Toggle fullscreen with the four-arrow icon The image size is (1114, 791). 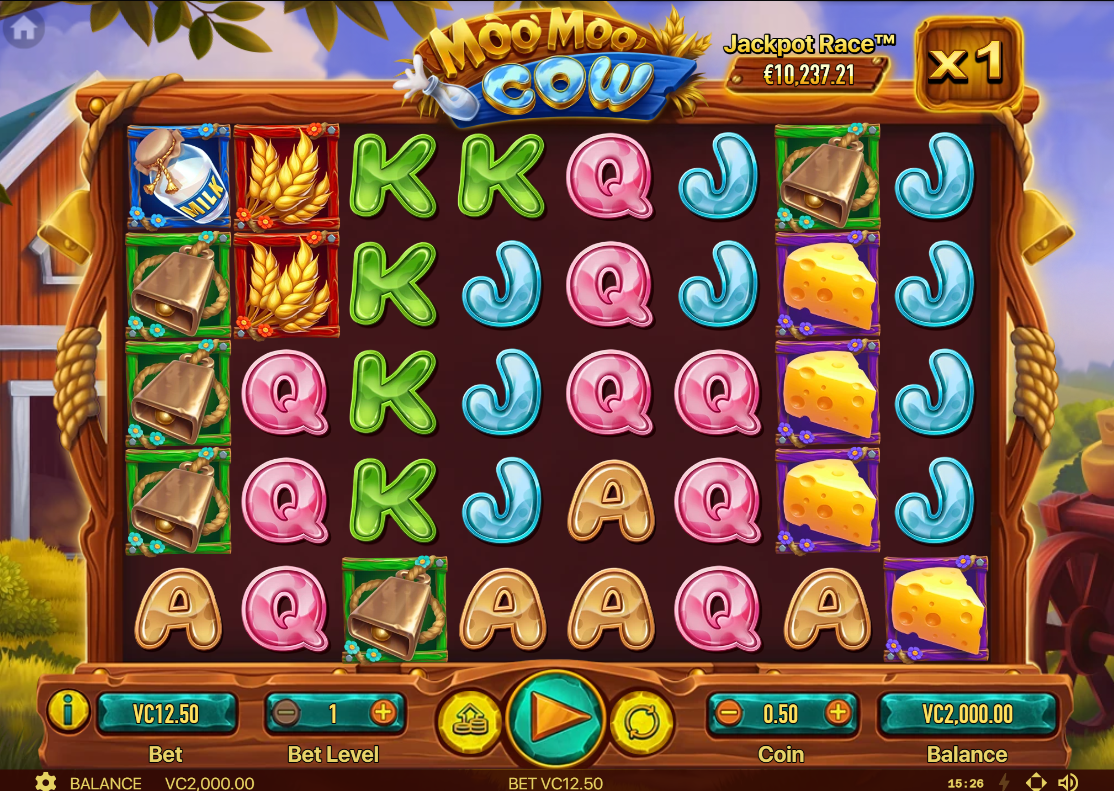pos(1036,782)
